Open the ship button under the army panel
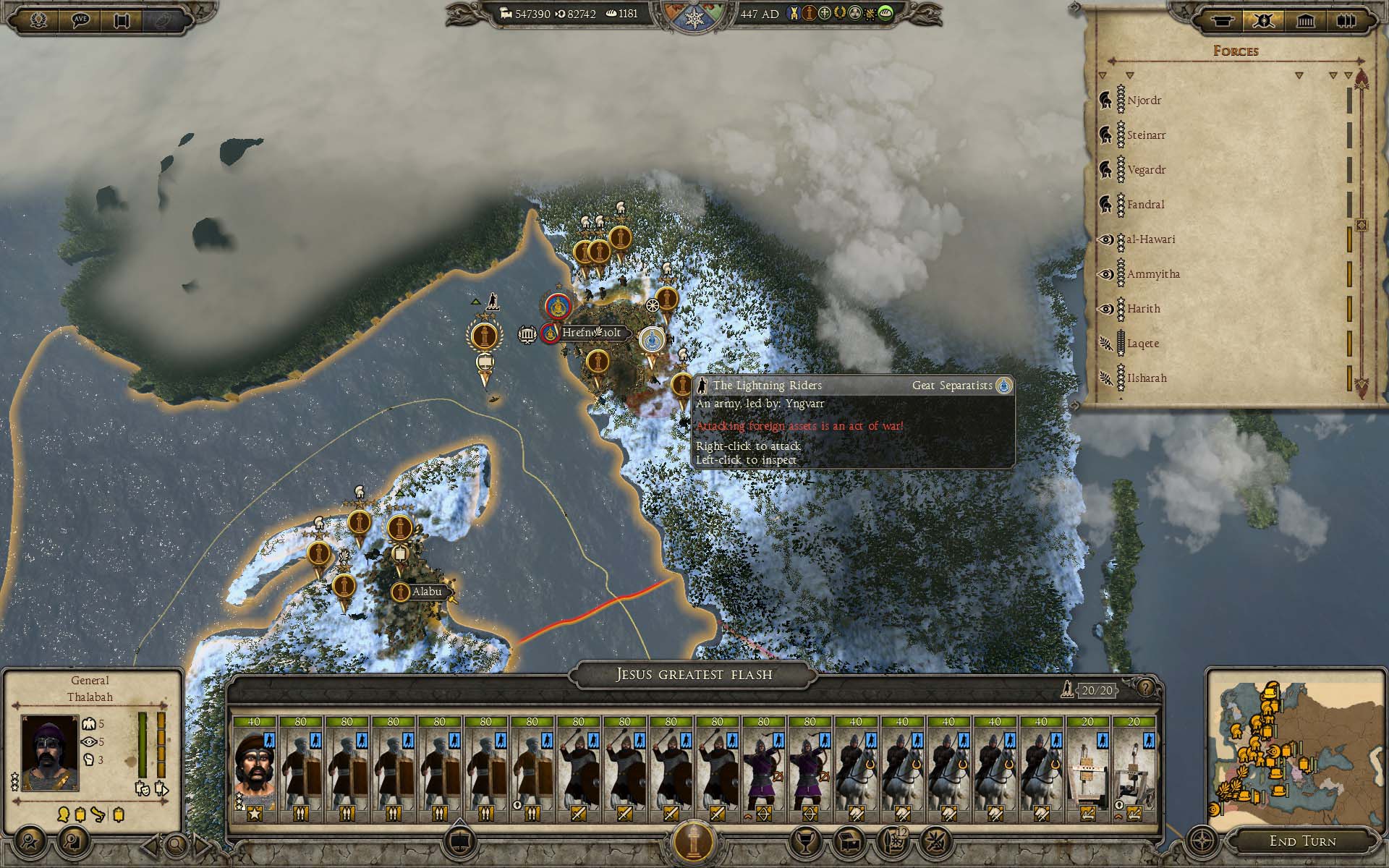1389x868 pixels. (x=458, y=841)
